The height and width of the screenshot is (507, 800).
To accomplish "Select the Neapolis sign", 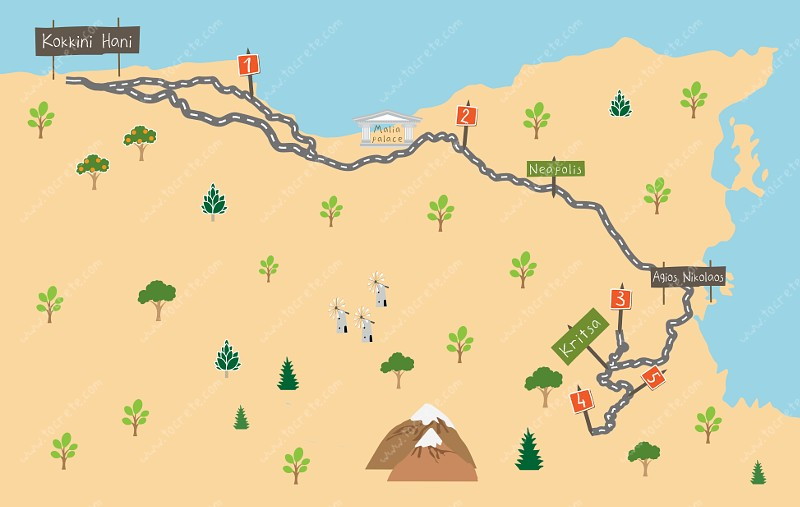I will click(x=555, y=169).
